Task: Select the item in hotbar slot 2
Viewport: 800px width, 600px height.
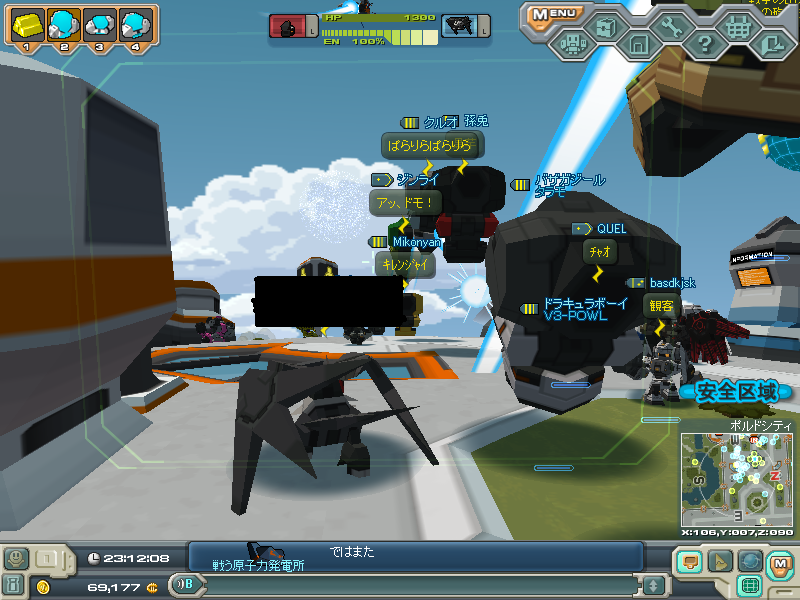Action: tap(63, 23)
